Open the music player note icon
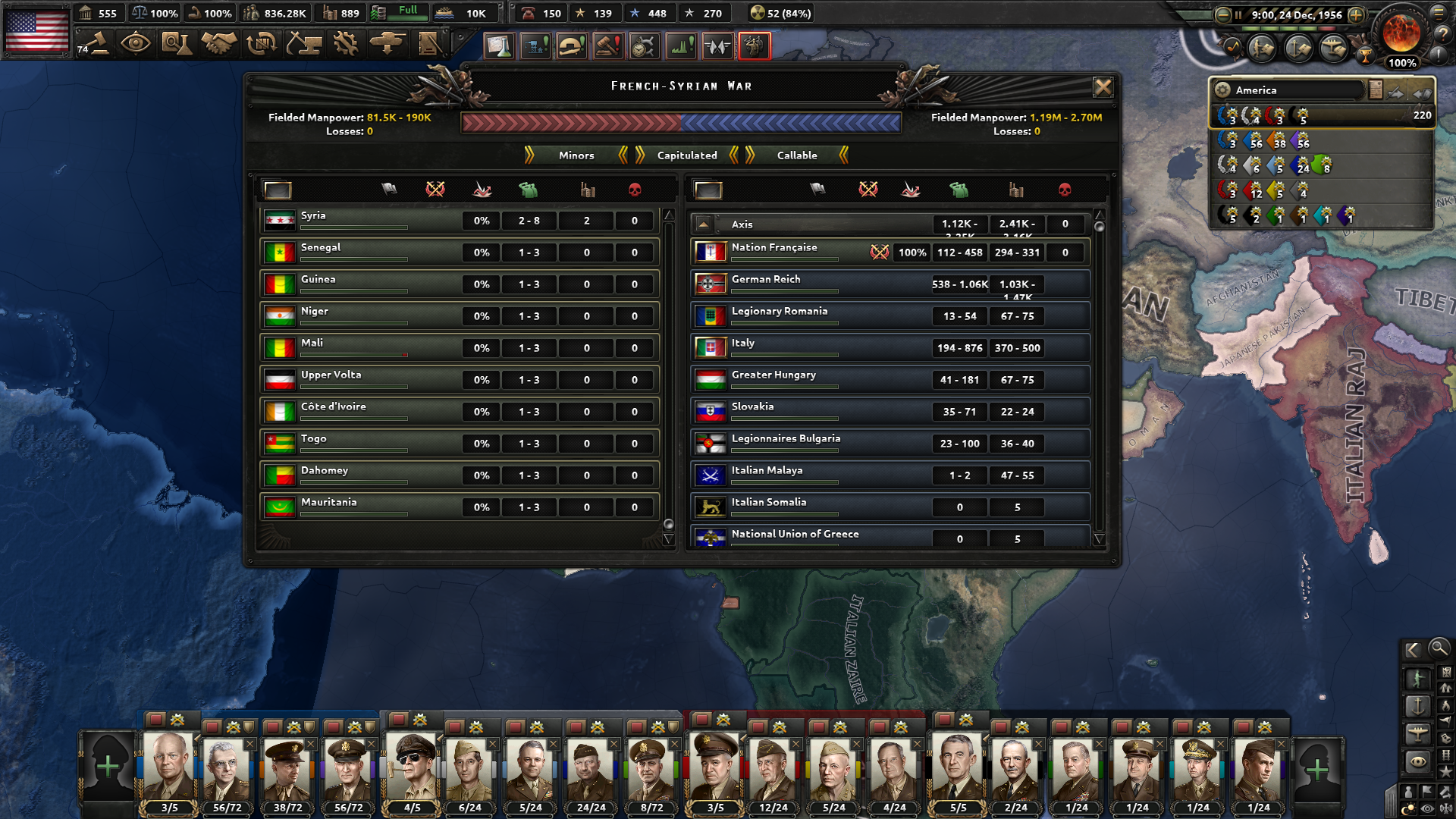The width and height of the screenshot is (1456, 819). 1232,49
